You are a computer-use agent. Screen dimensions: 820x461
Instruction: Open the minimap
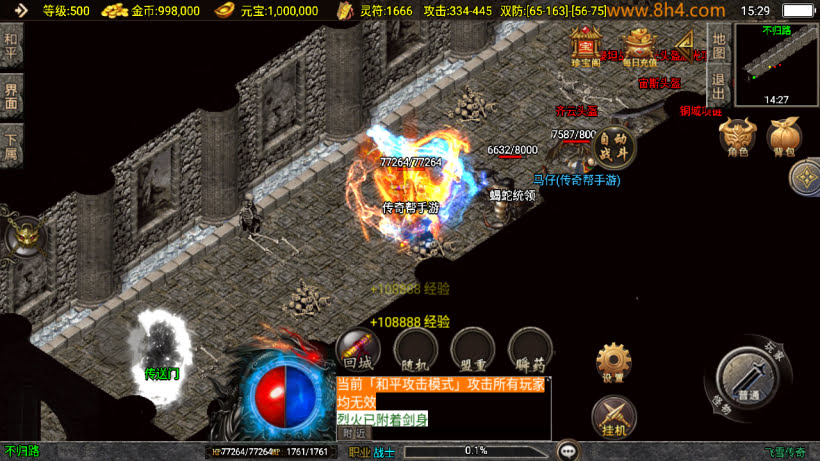(776, 62)
